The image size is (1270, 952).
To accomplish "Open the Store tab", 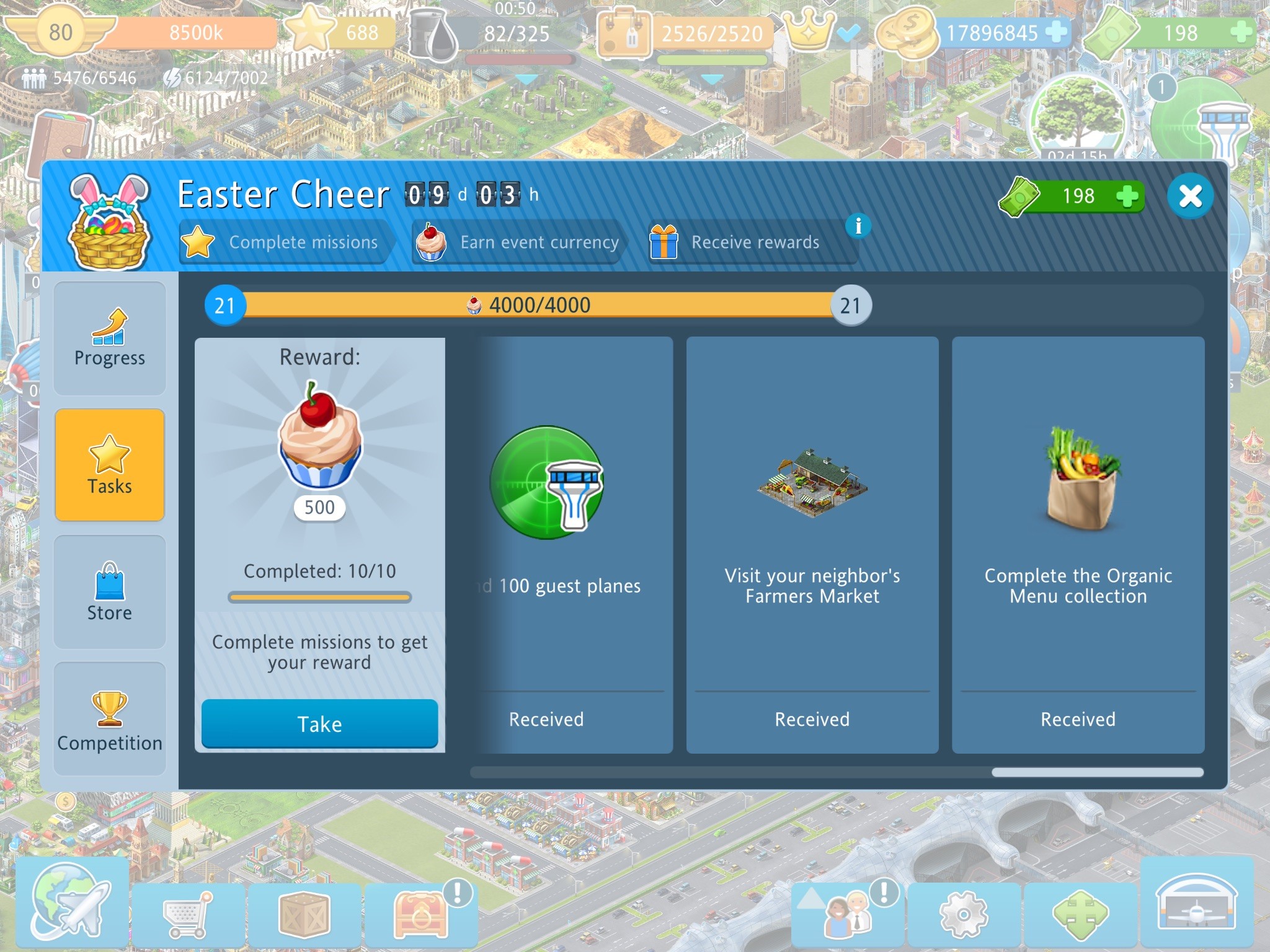I will pyautogui.click(x=110, y=592).
